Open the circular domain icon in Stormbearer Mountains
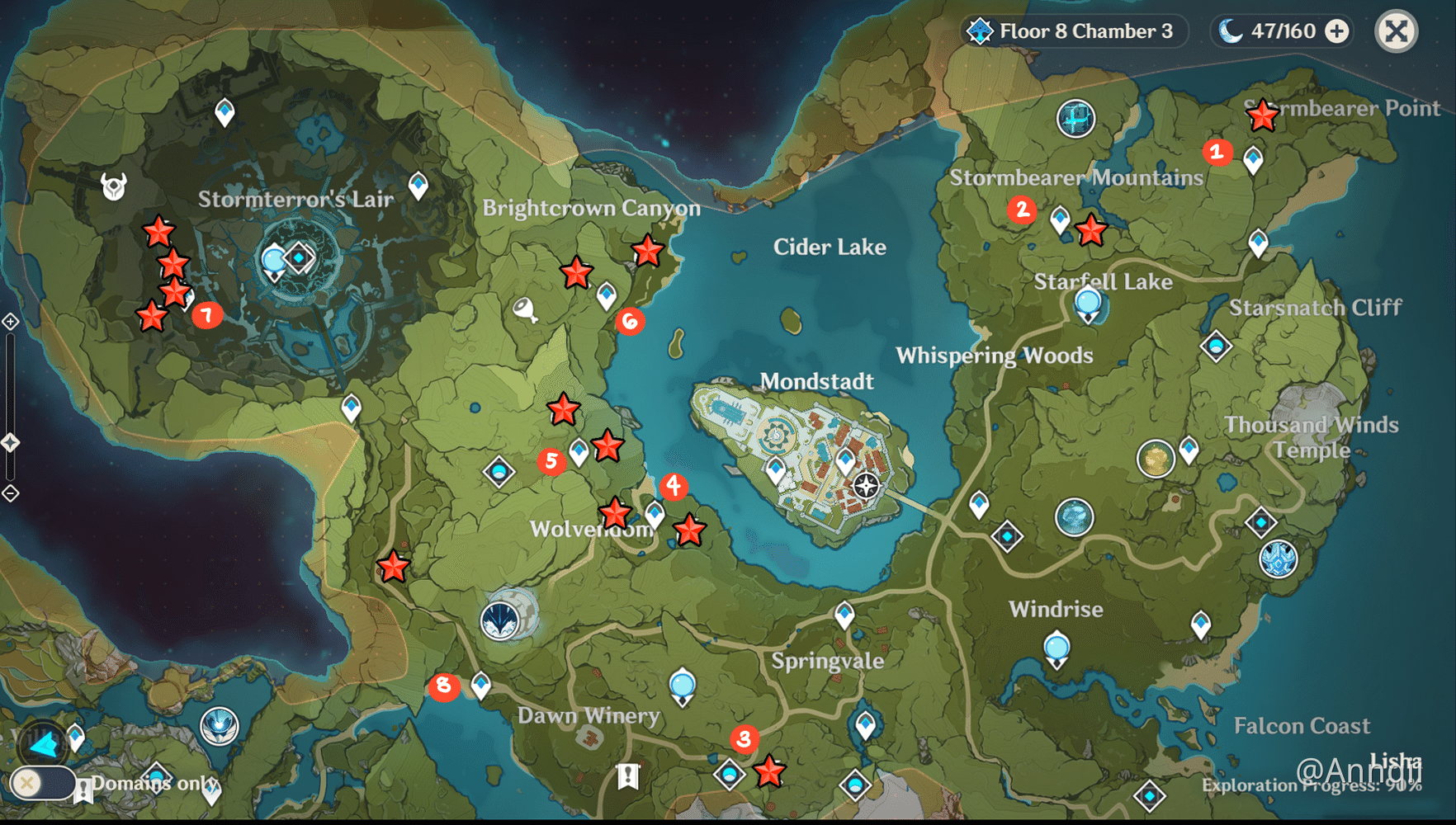This screenshot has width=1456, height=825. 1075,120
